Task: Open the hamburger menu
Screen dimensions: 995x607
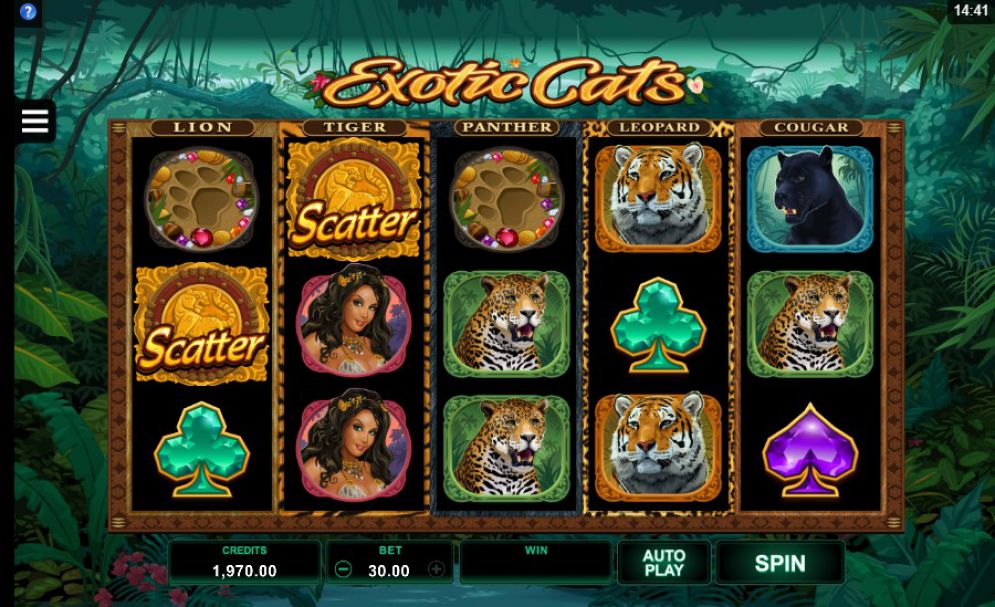Action: pyautogui.click(x=35, y=121)
